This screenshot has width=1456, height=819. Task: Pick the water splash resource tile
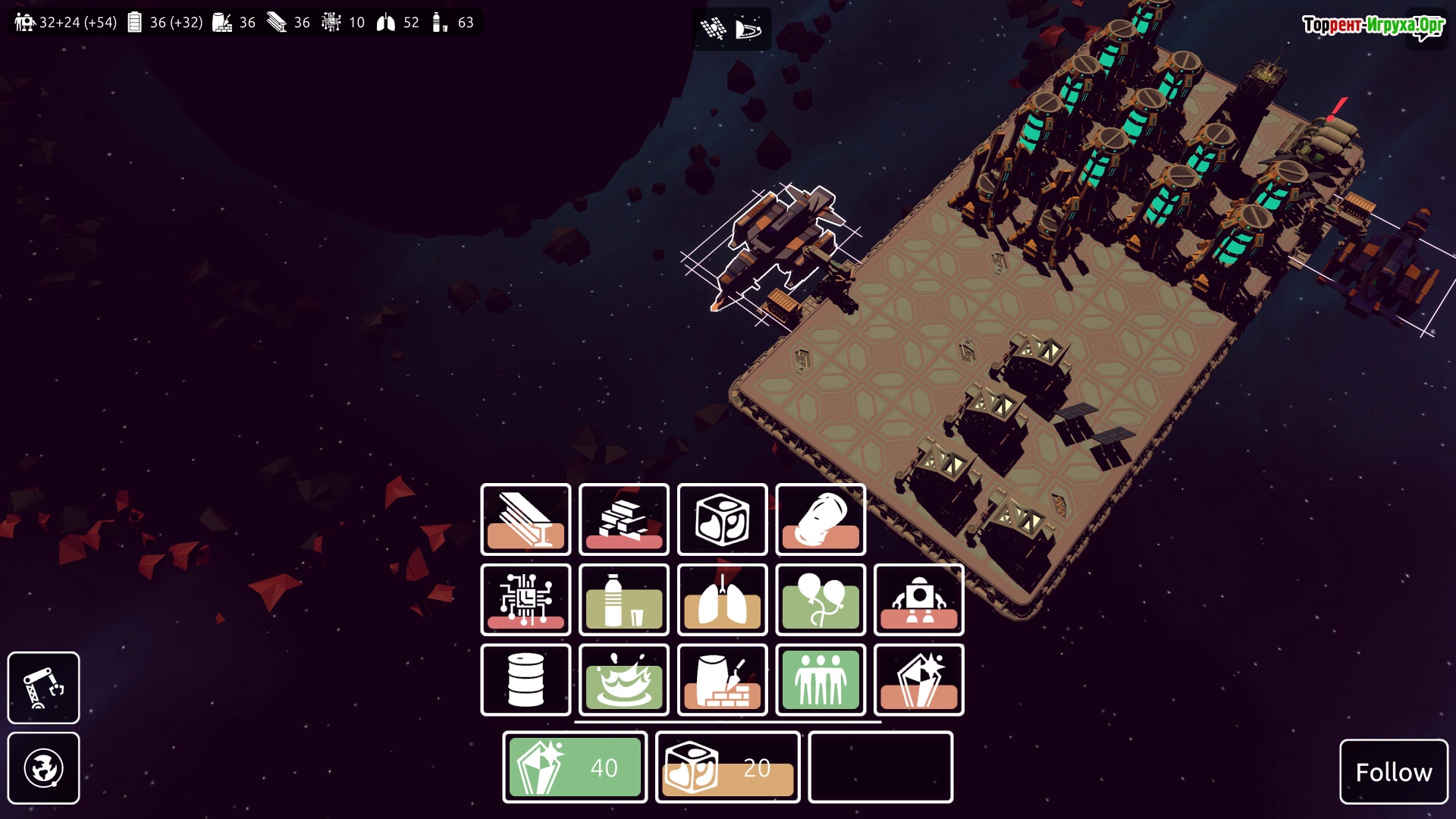[623, 680]
